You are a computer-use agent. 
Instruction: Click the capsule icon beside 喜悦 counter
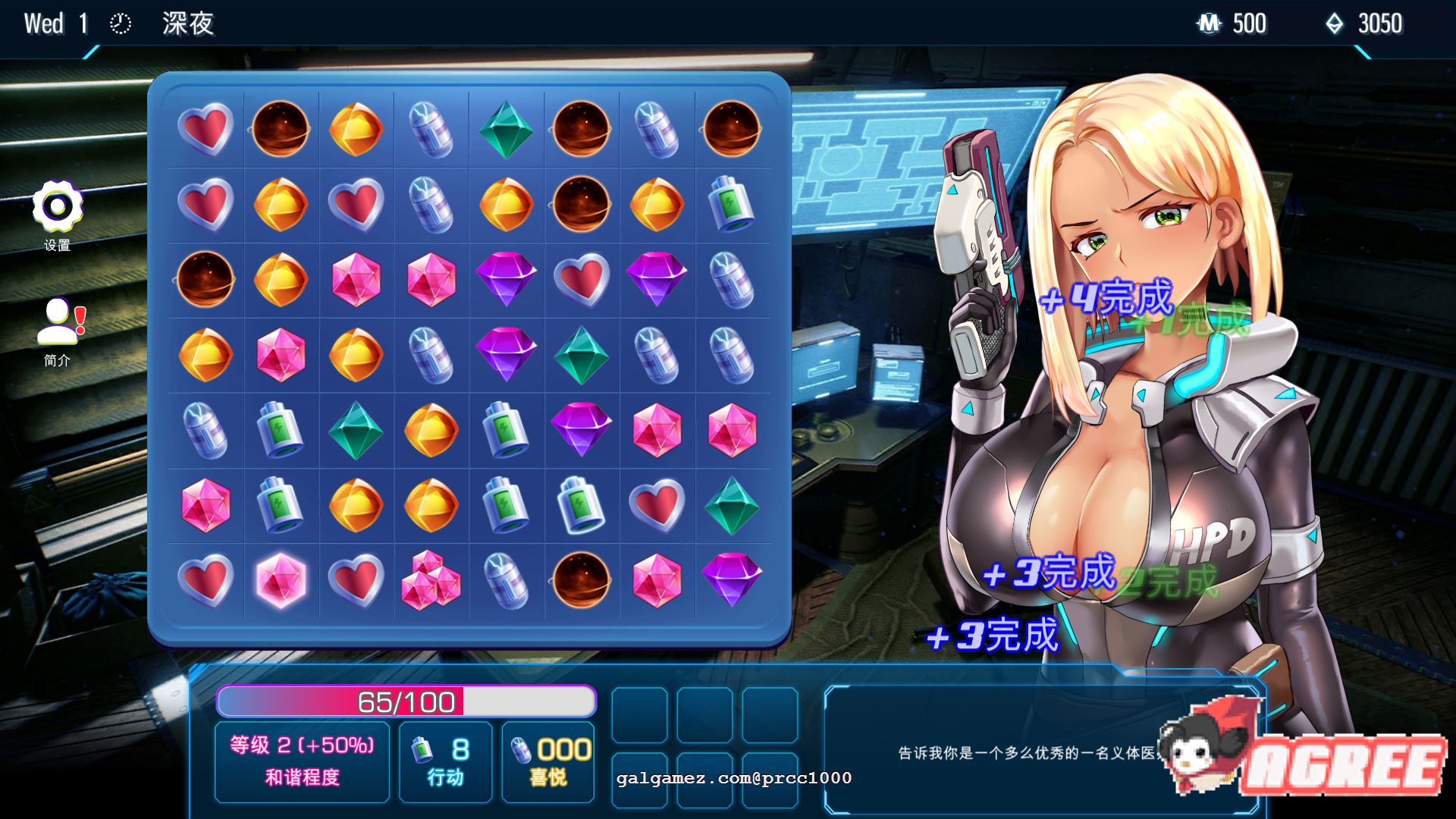pyautogui.click(x=523, y=747)
